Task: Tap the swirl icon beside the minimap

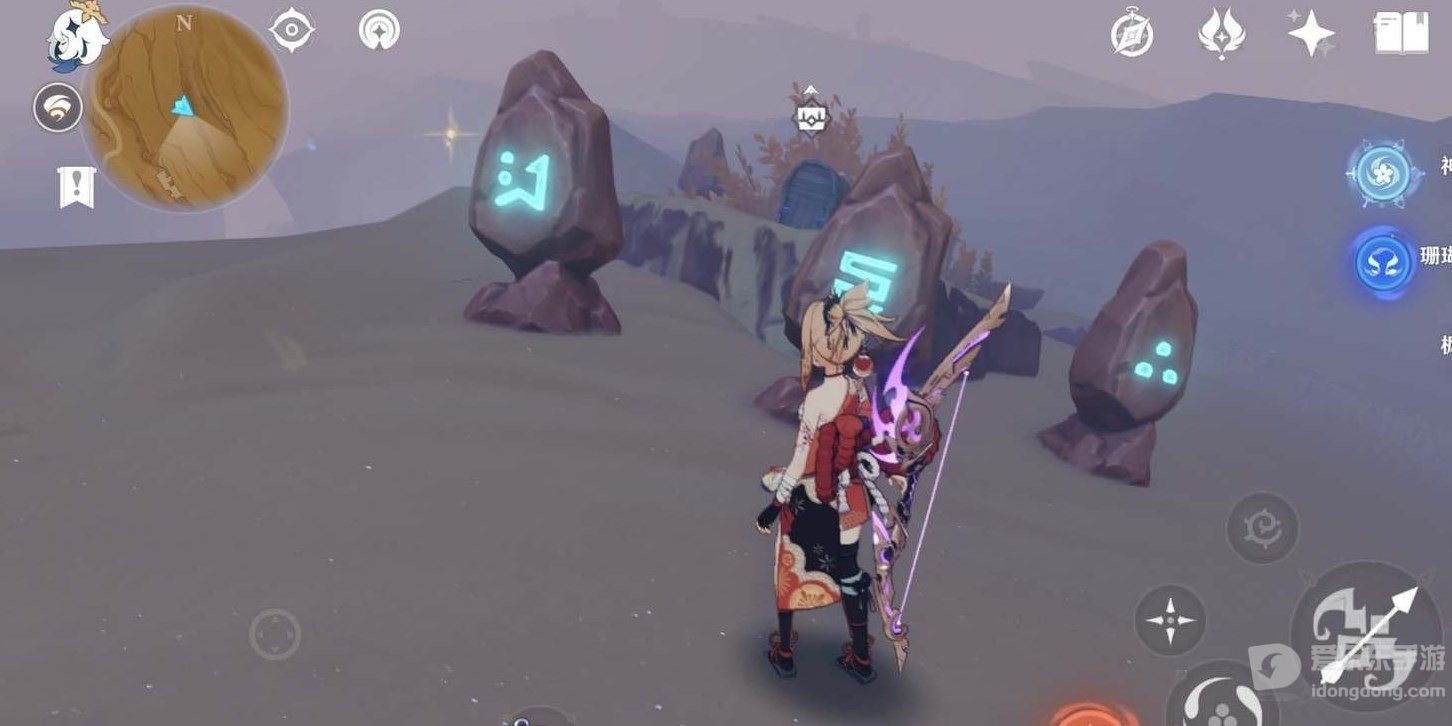Action: pyautogui.click(x=58, y=108)
